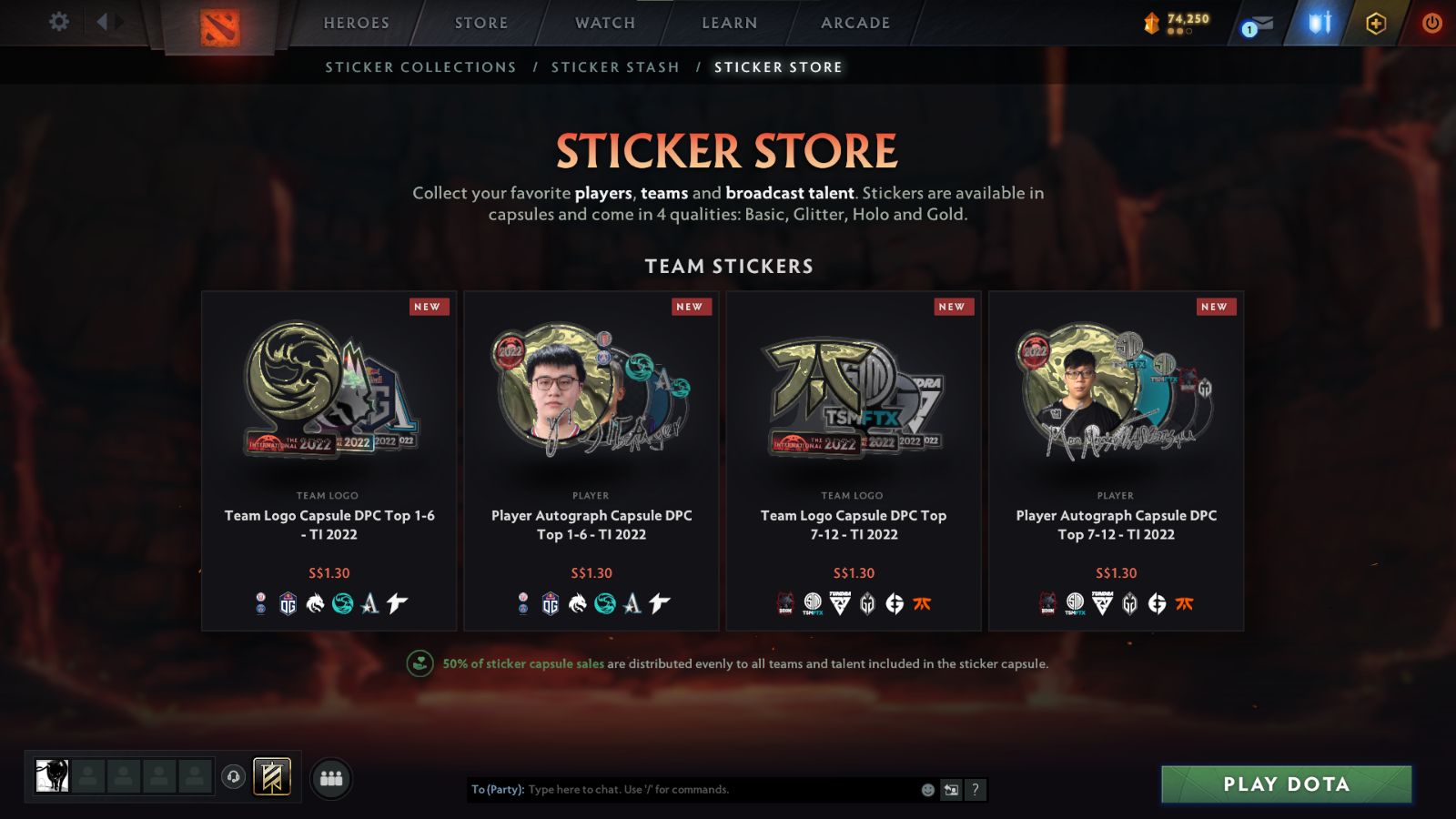Screen dimensions: 1456x819
Task: Click the power button to exit Dota
Action: pyautogui.click(x=1431, y=22)
